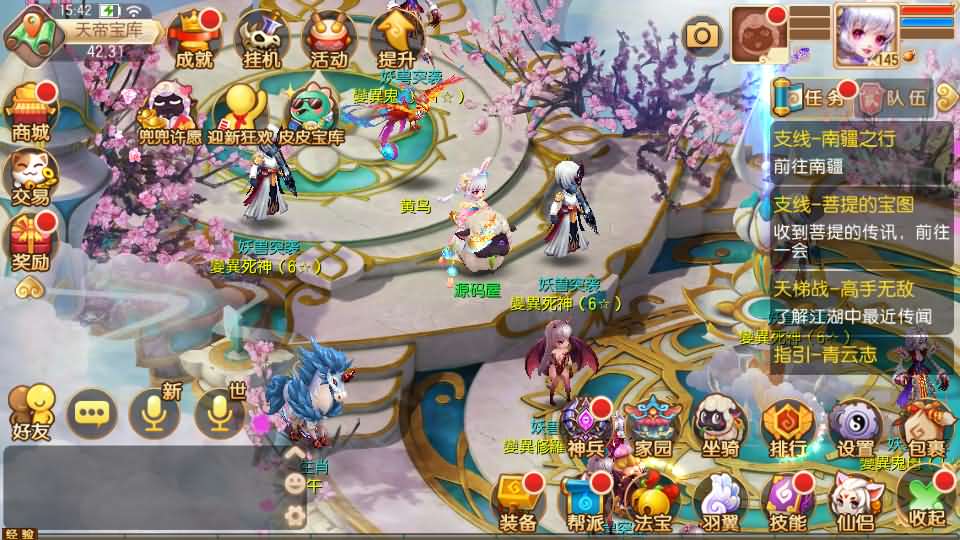The height and width of the screenshot is (540, 960).
Task: Tap the 挂机 auto-battle icon
Action: 262,40
